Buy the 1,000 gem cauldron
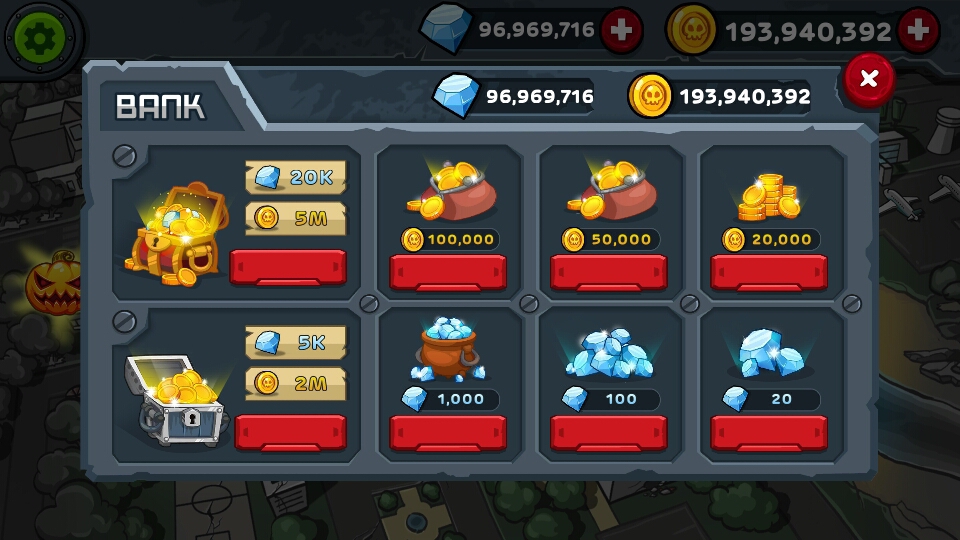 click(448, 433)
